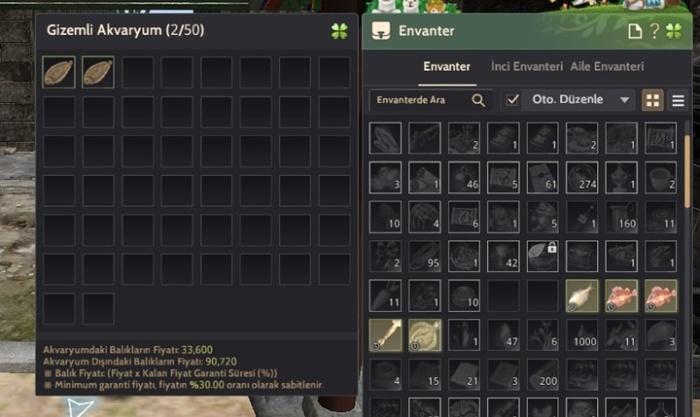Click the clover icon on Gizemli Akvaryum
The width and height of the screenshot is (700, 417).
339,30
